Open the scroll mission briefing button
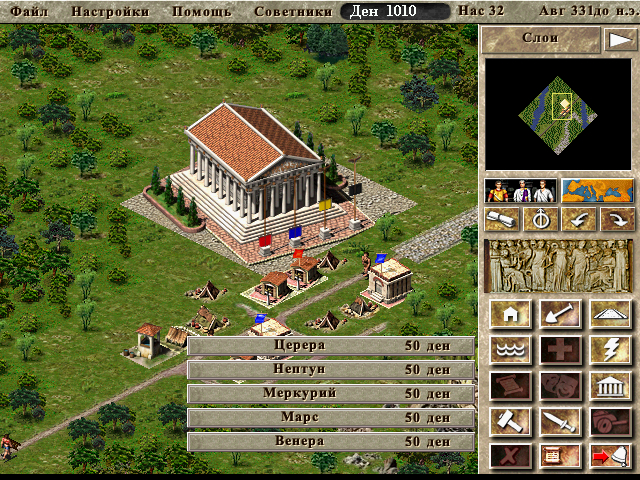This screenshot has width=640, height=480. 503,219
